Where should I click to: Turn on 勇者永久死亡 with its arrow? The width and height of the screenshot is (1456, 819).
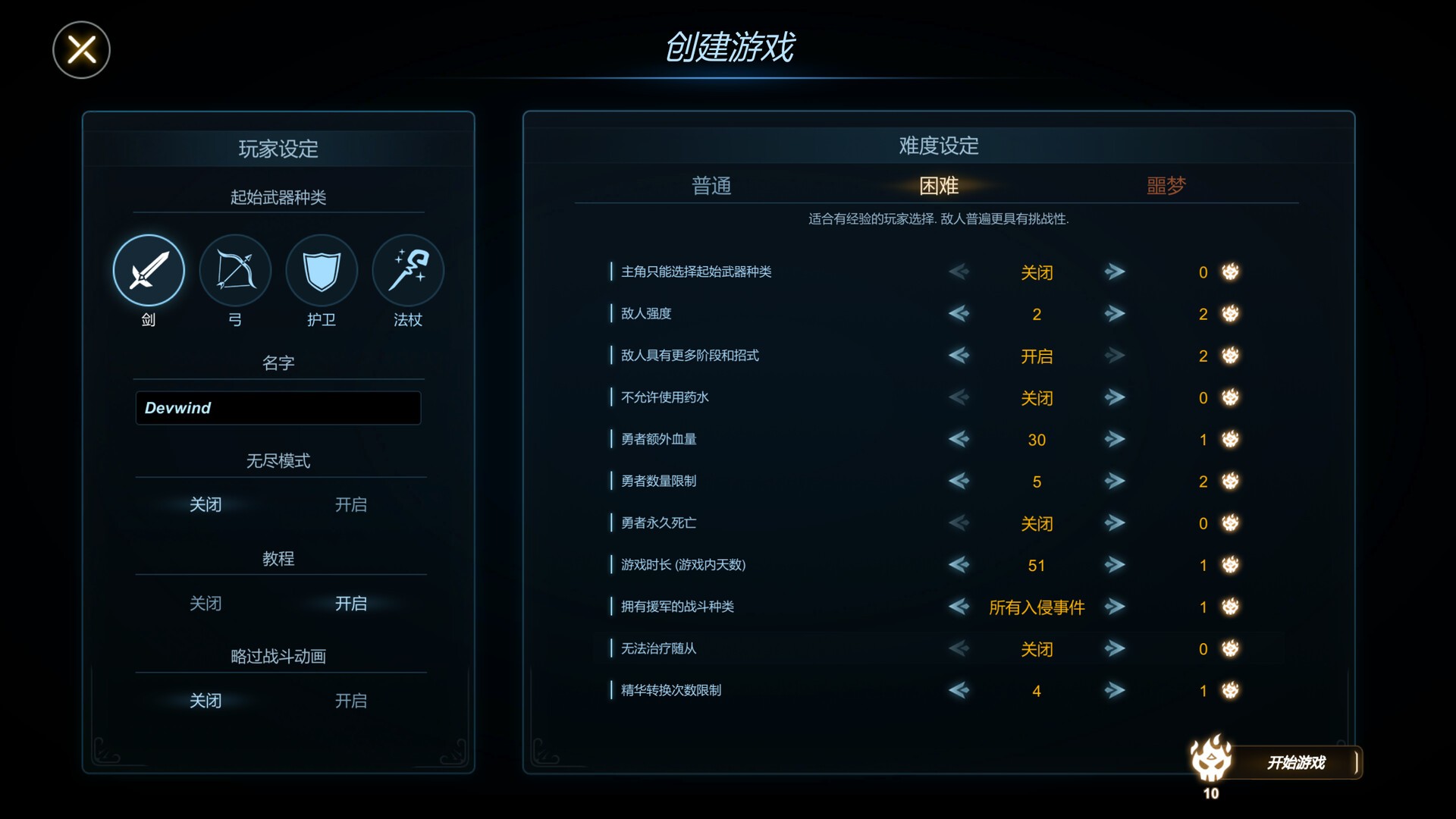1114,523
